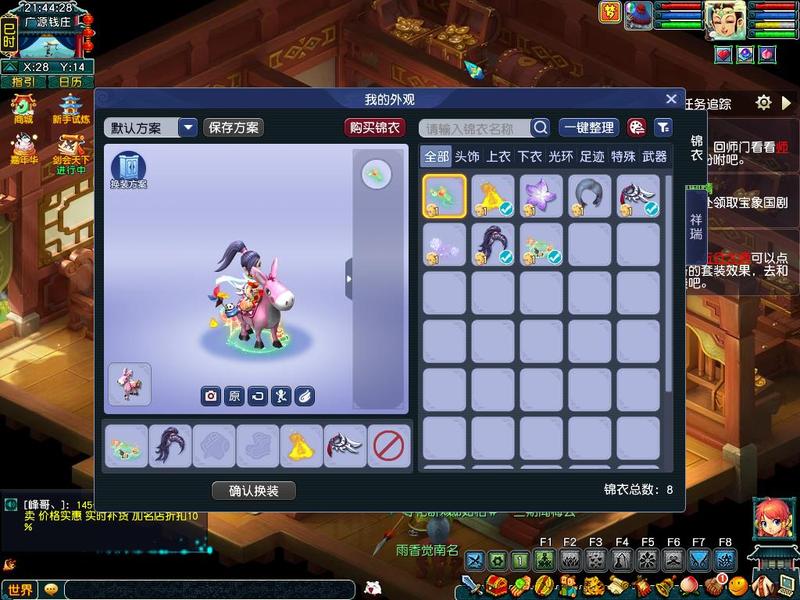Click the red prohibition slot icon

click(x=388, y=446)
